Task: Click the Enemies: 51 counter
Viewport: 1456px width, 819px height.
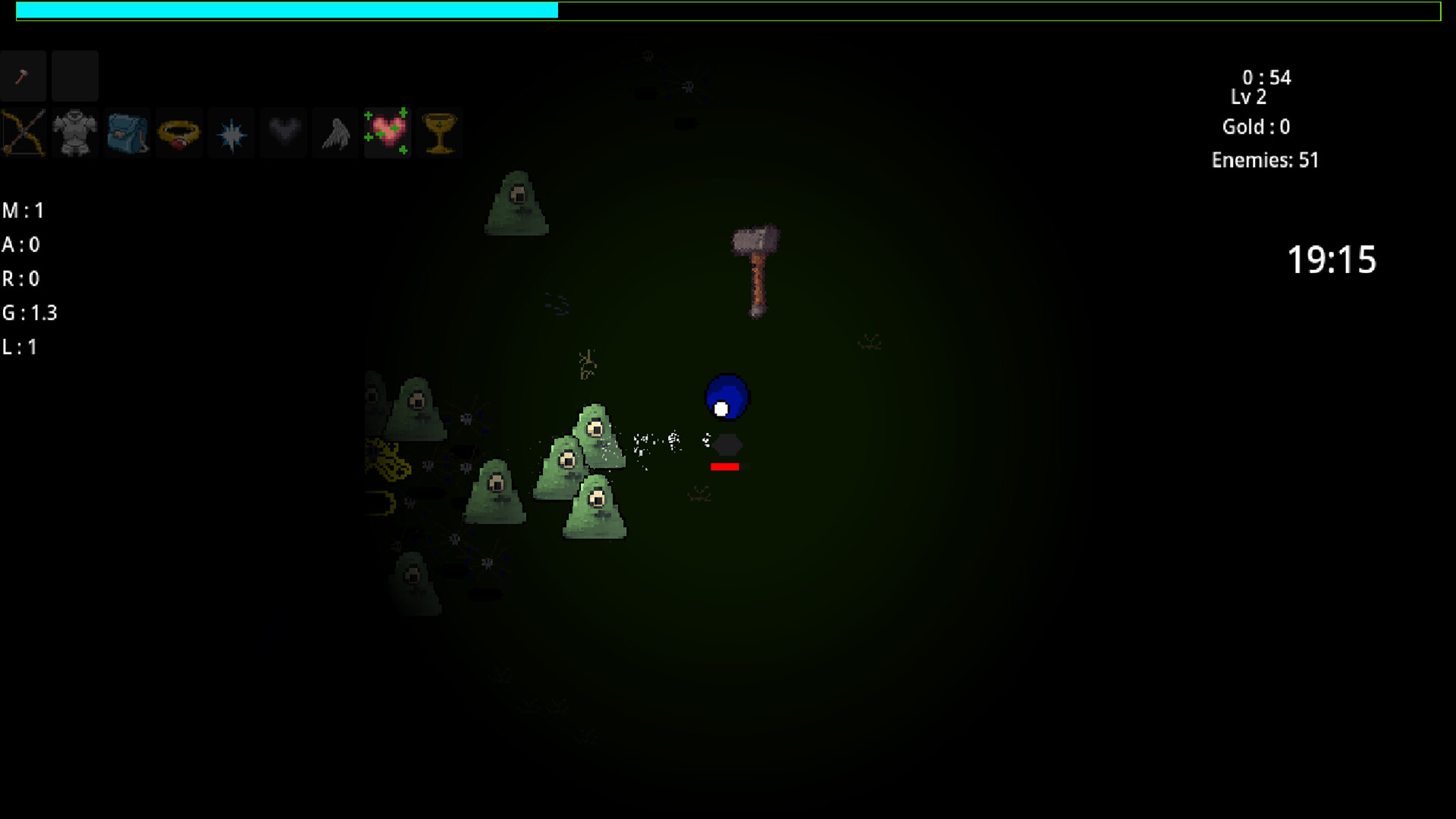Action: (1265, 160)
